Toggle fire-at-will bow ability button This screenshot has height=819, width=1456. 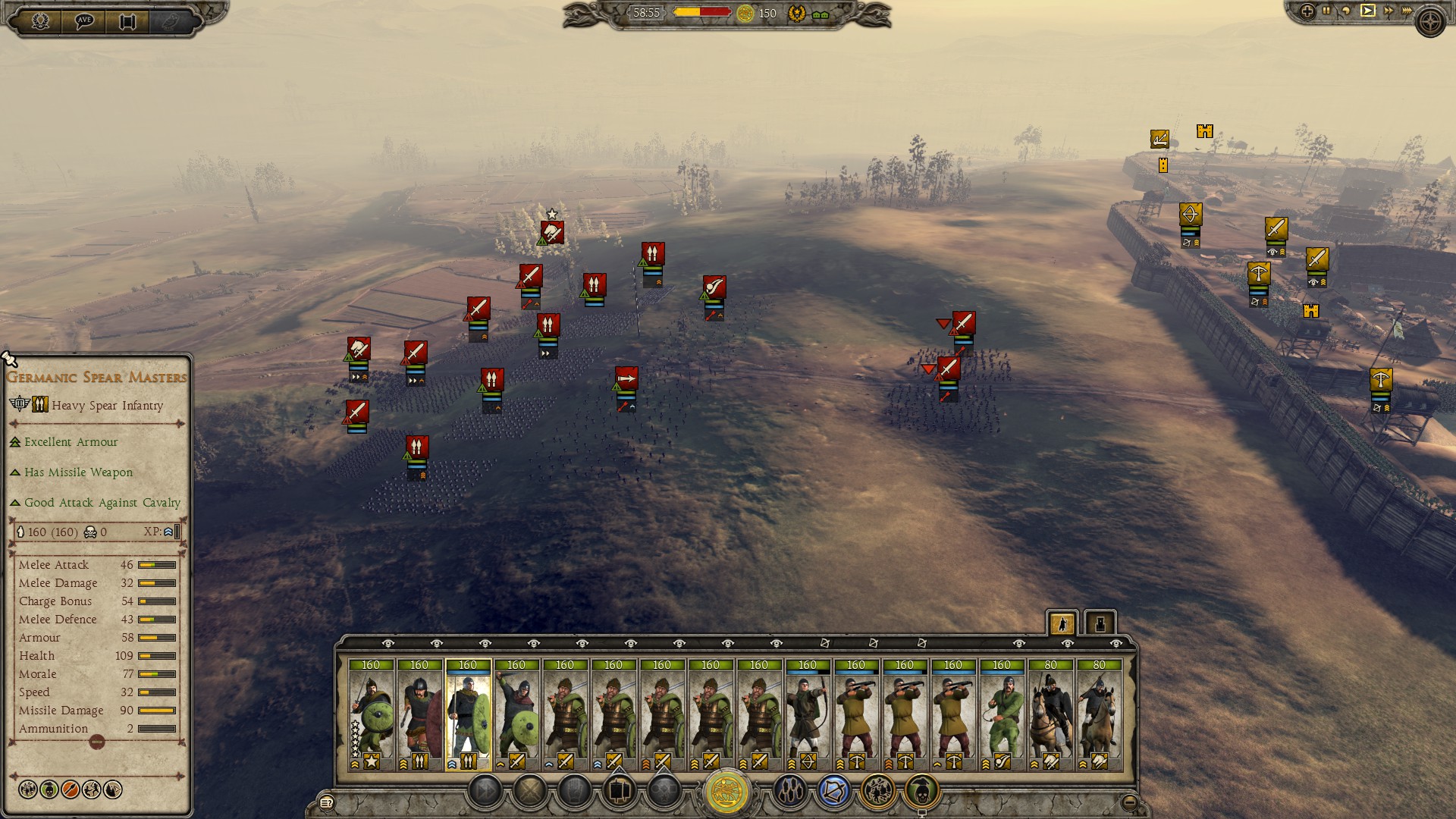[x=833, y=792]
